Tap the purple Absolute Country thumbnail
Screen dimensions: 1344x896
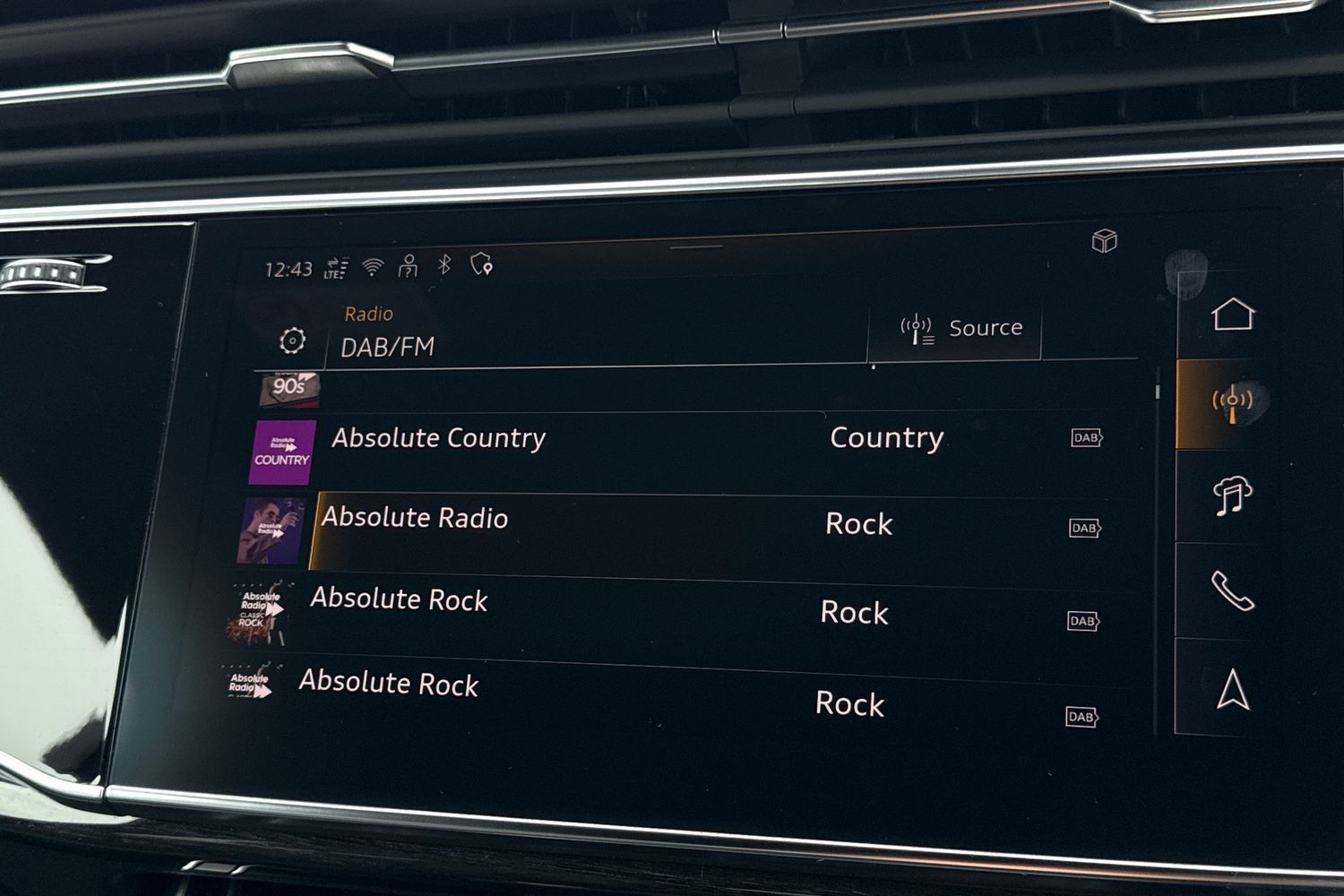(281, 452)
